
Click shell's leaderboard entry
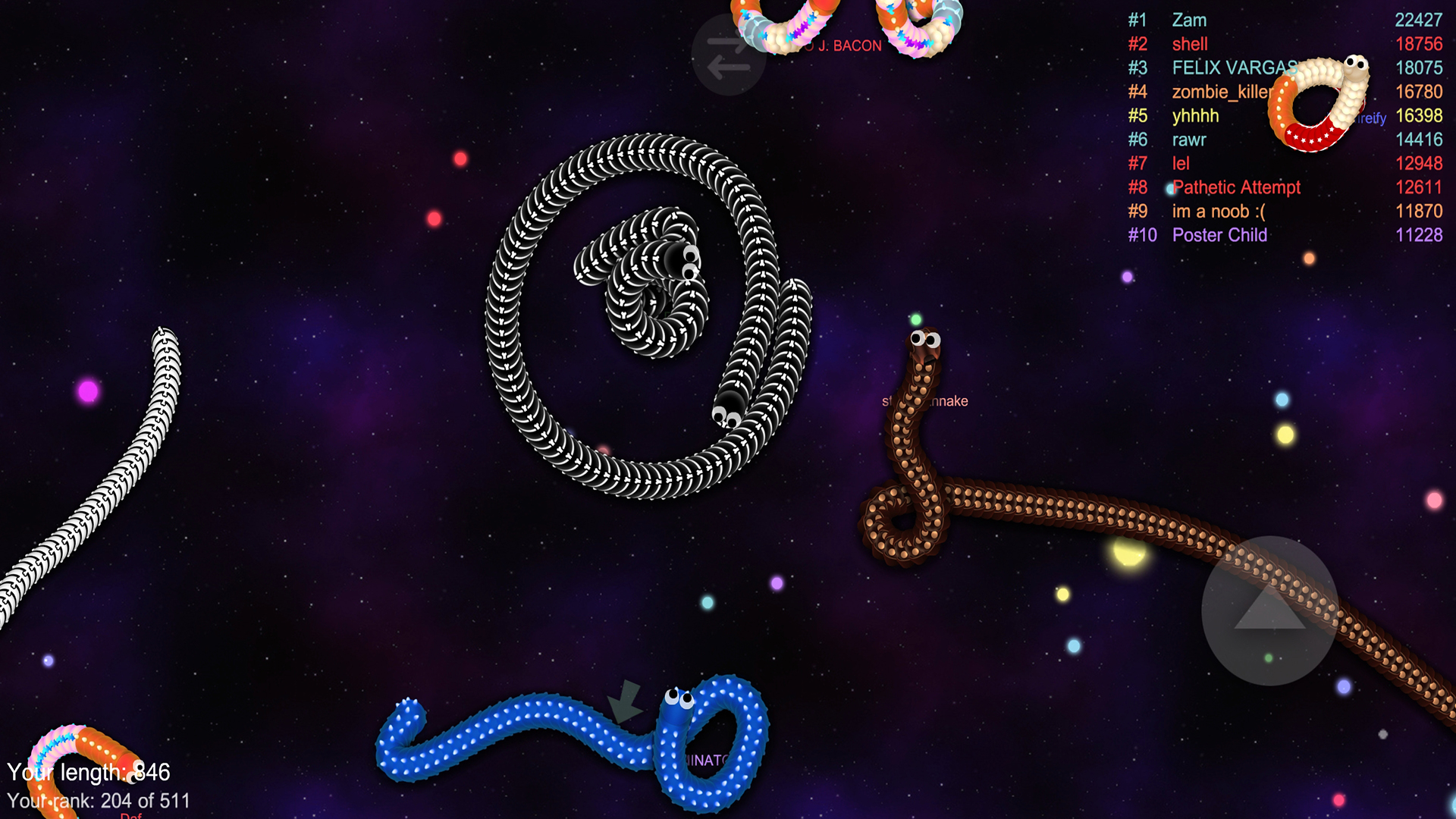pos(1191,44)
